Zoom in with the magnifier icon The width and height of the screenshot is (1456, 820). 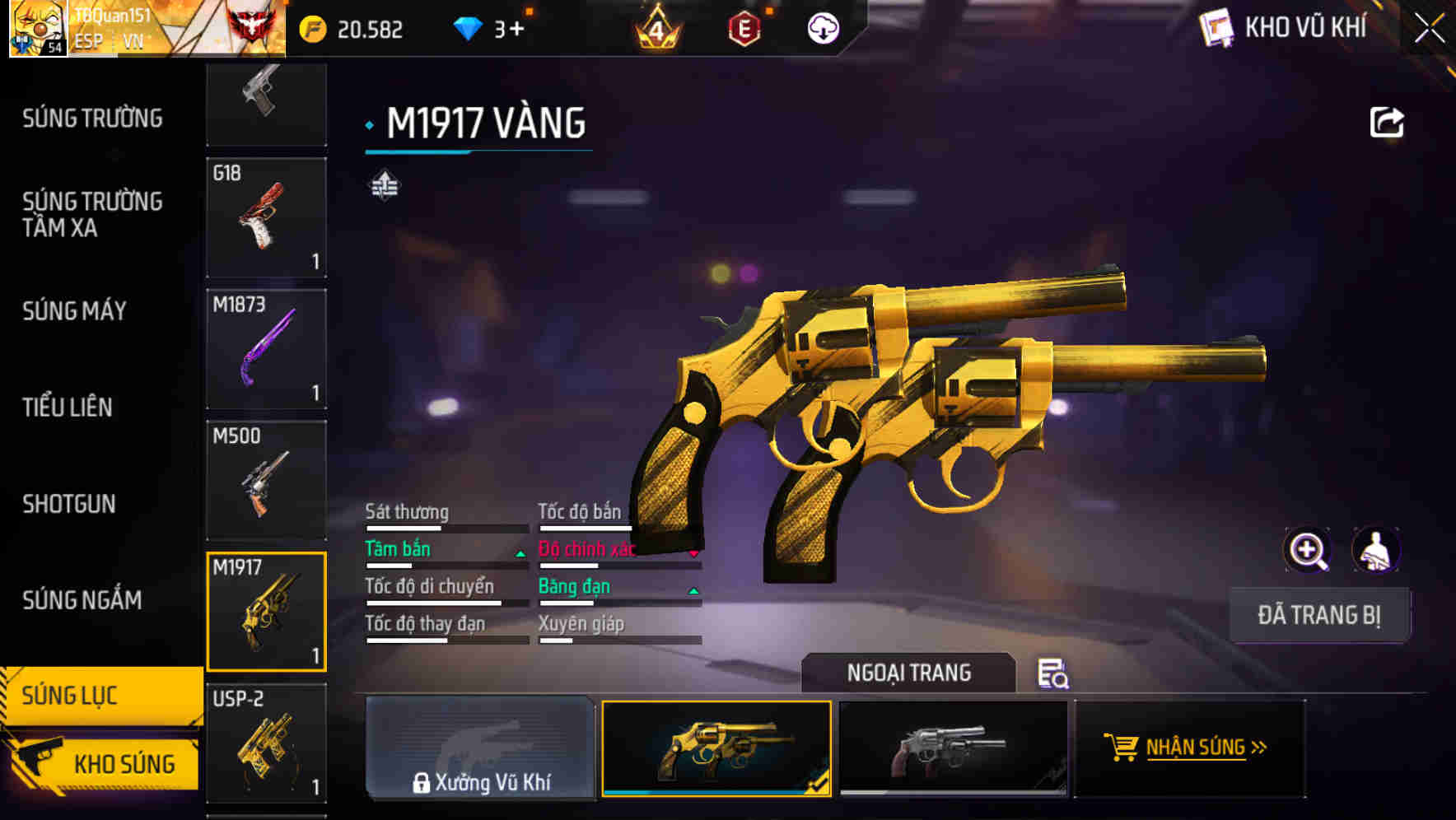coord(1307,550)
